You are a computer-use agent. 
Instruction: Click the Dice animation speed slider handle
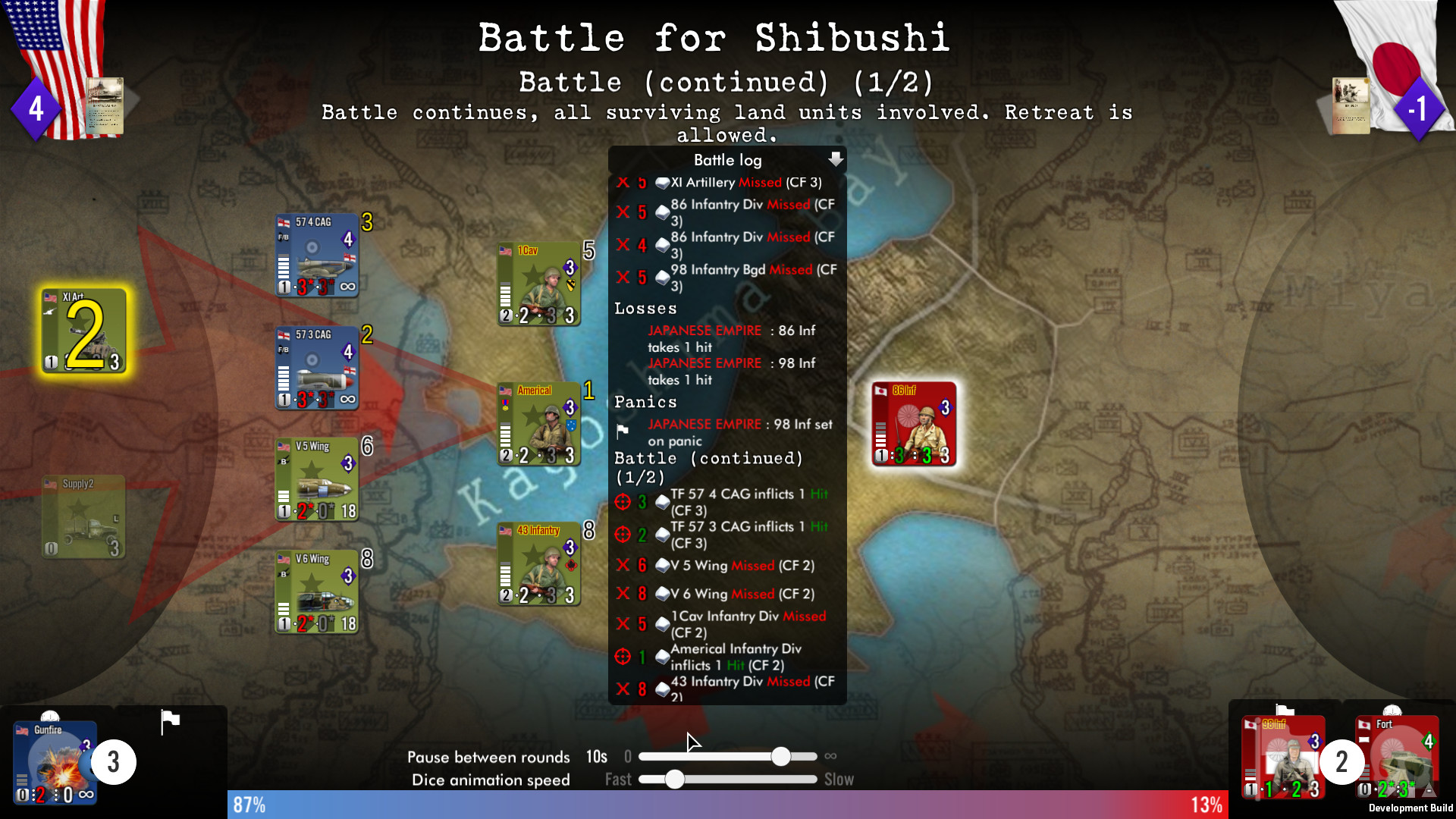pyautogui.click(x=675, y=780)
